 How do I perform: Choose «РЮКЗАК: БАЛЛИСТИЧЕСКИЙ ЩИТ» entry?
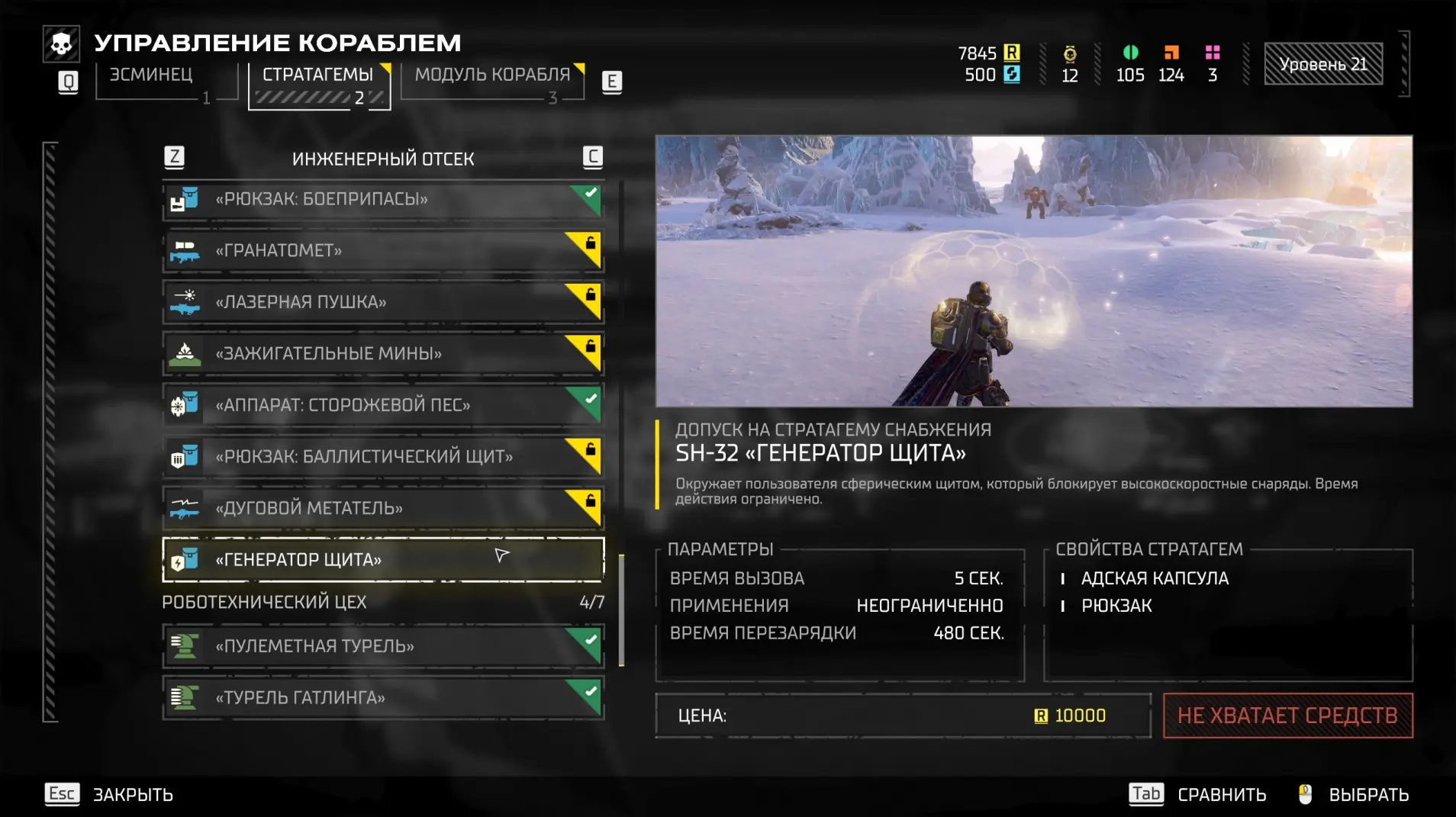pyautogui.click(x=382, y=457)
